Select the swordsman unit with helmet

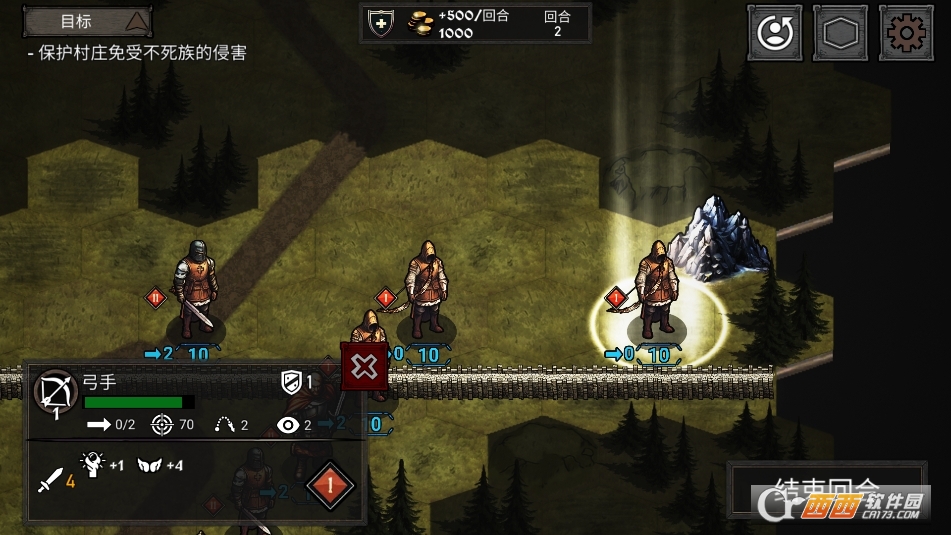[195, 288]
